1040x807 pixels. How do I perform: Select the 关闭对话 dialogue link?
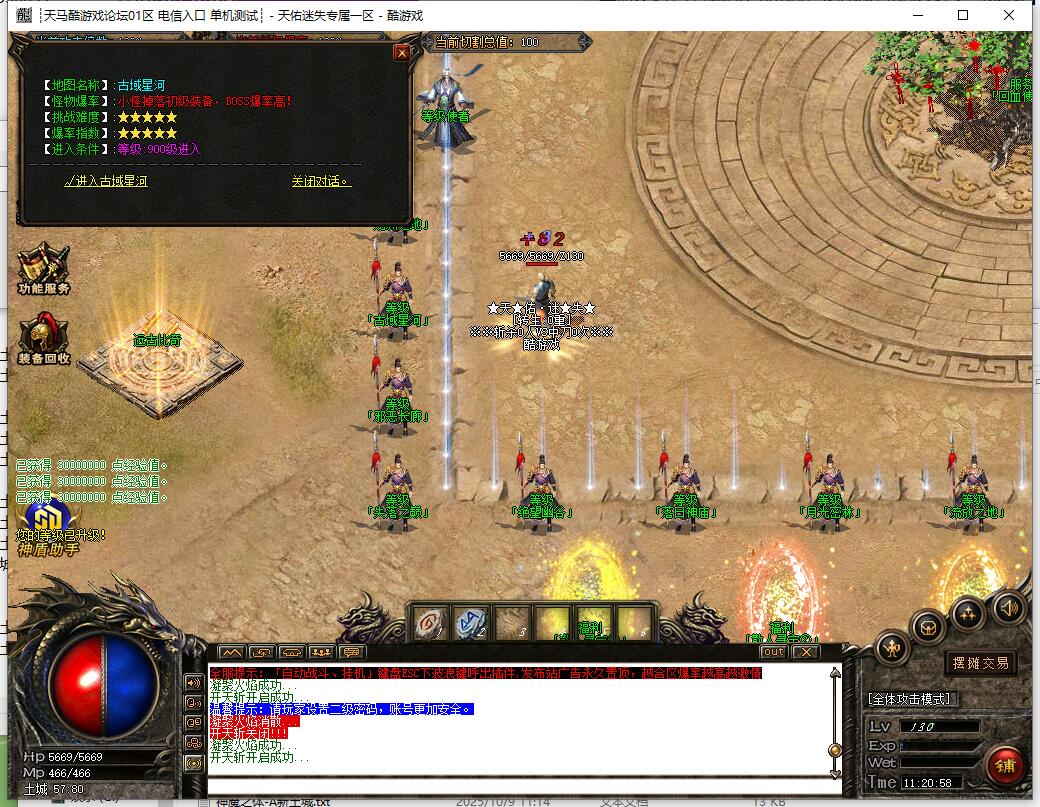[321, 182]
